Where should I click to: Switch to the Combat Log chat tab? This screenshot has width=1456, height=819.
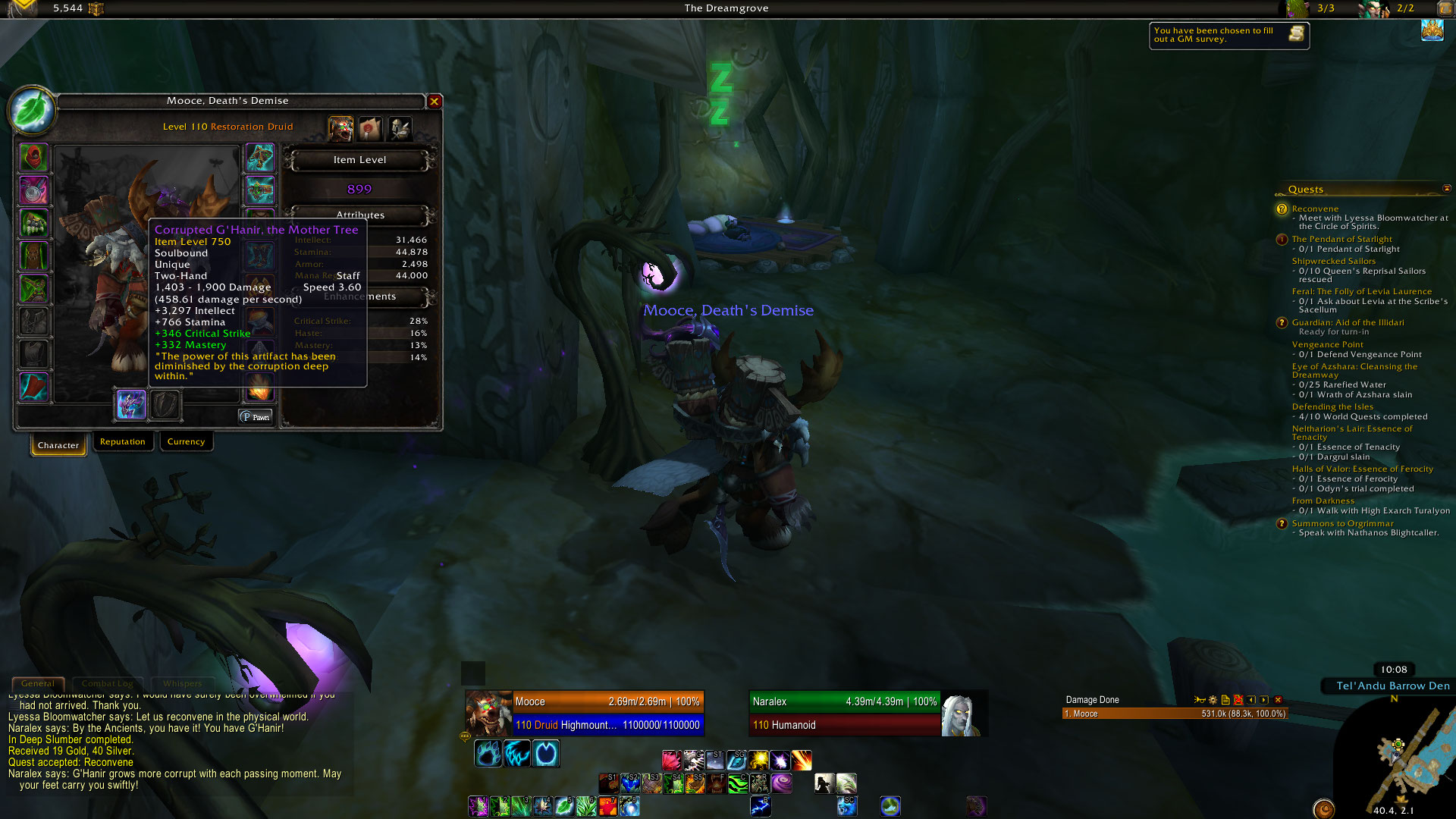point(107,683)
